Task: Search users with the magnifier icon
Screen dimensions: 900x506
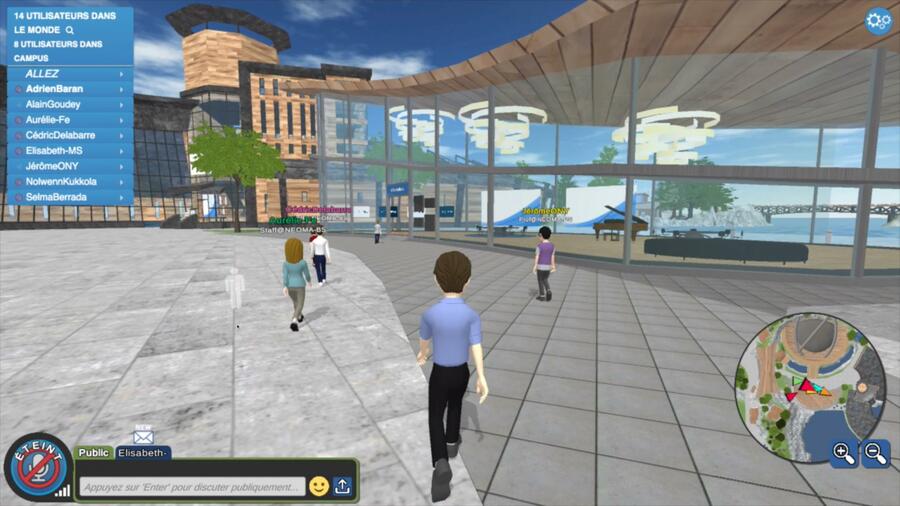Action: pyautogui.click(x=70, y=30)
